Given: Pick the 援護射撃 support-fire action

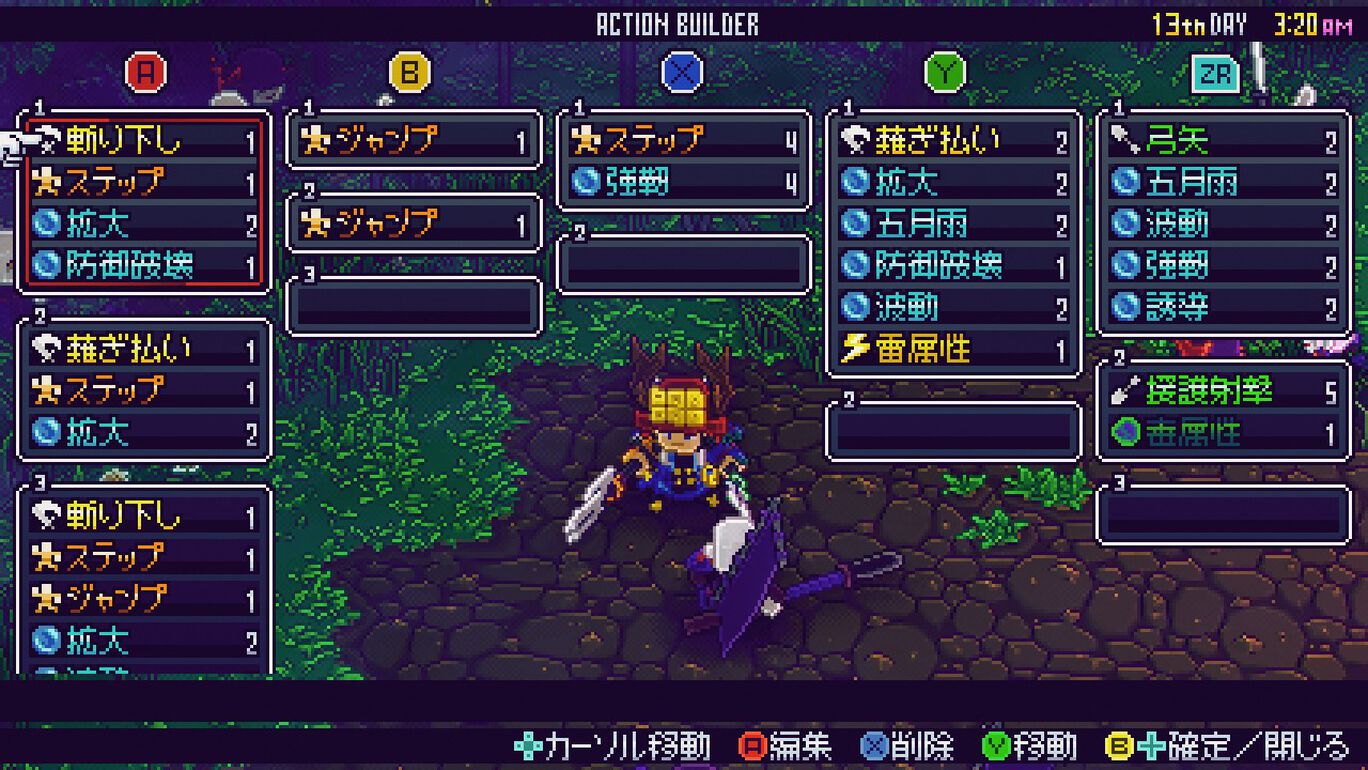Looking at the screenshot, I should 1223,391.
